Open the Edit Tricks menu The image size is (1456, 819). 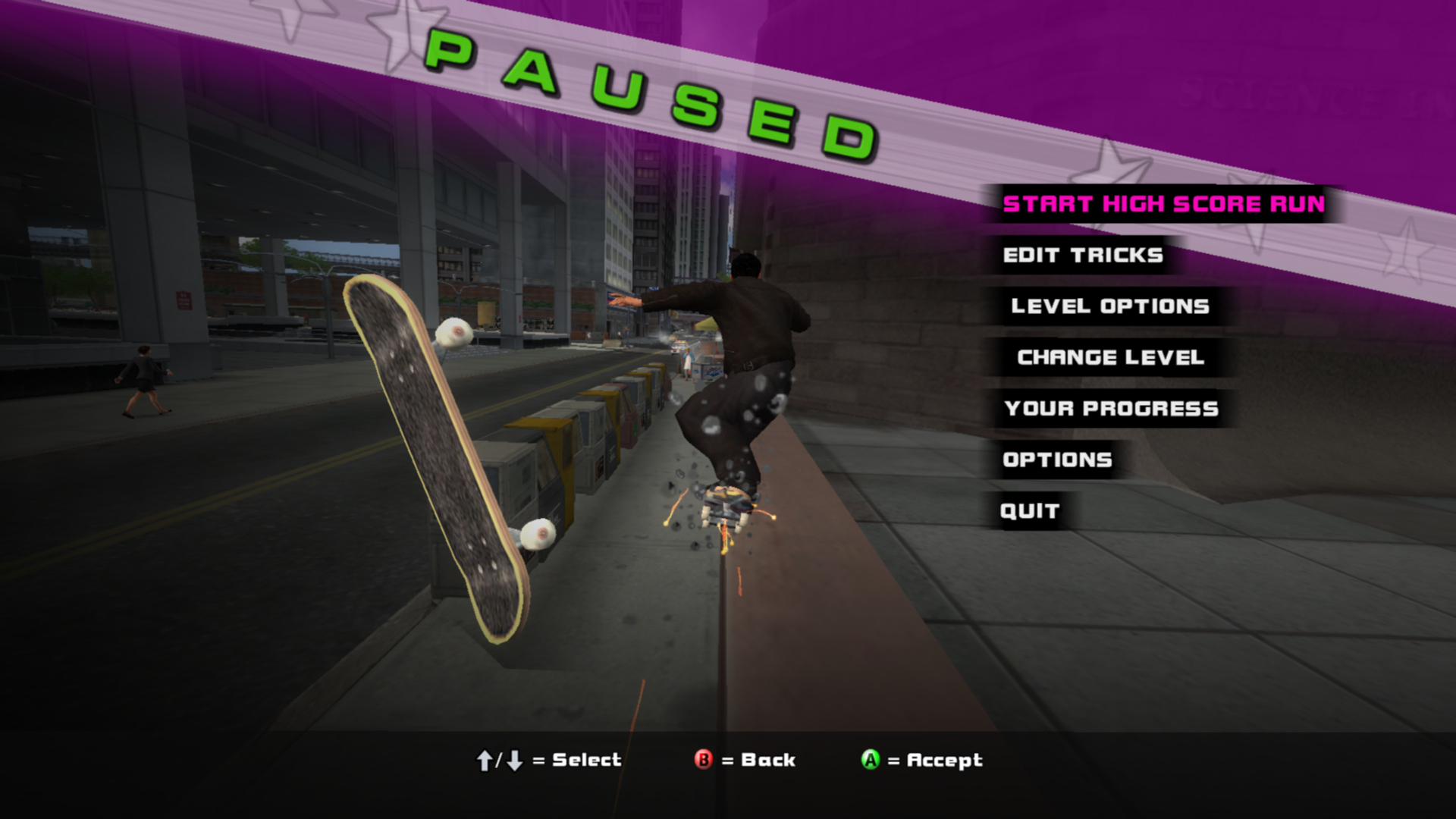coord(1082,256)
